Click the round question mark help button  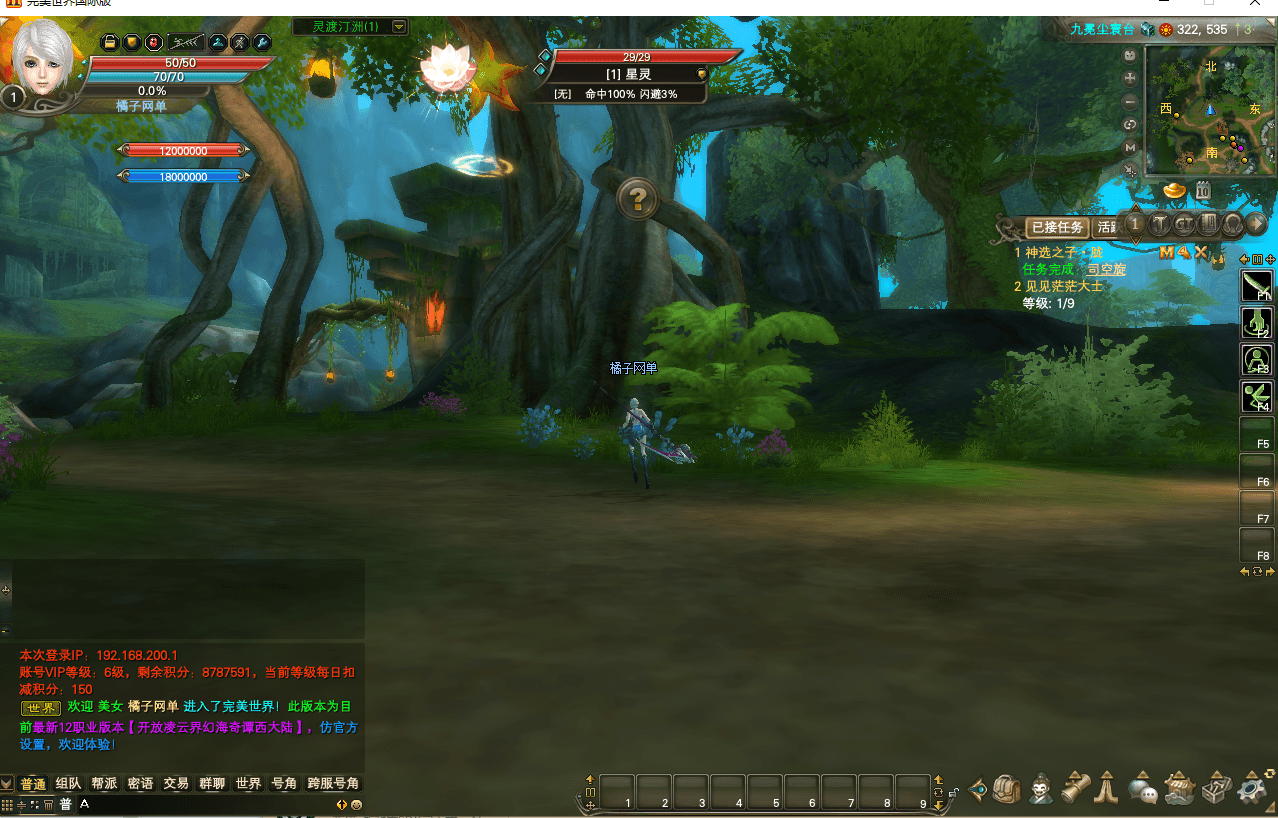637,200
